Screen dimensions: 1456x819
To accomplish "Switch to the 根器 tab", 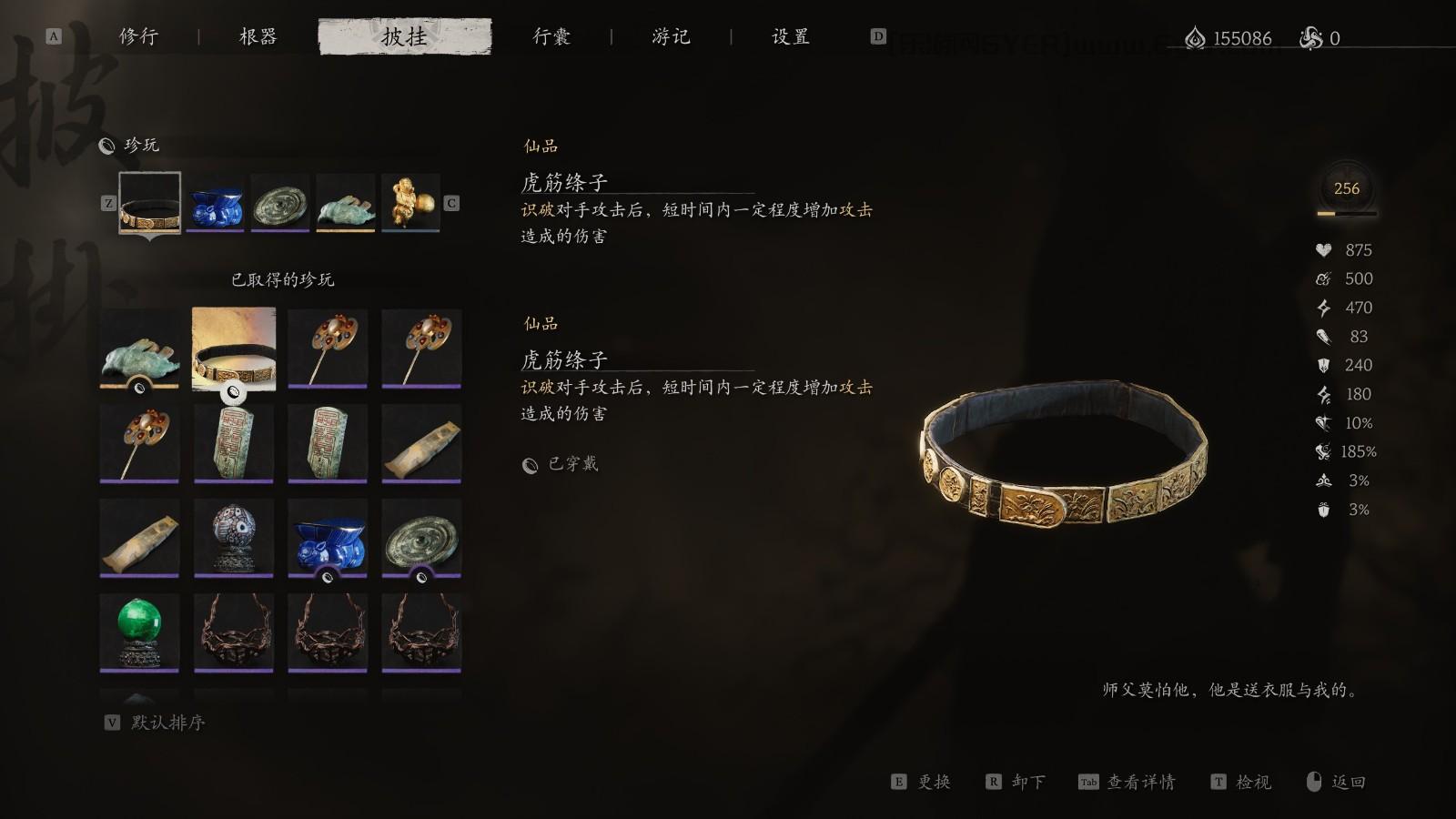I will pyautogui.click(x=258, y=37).
